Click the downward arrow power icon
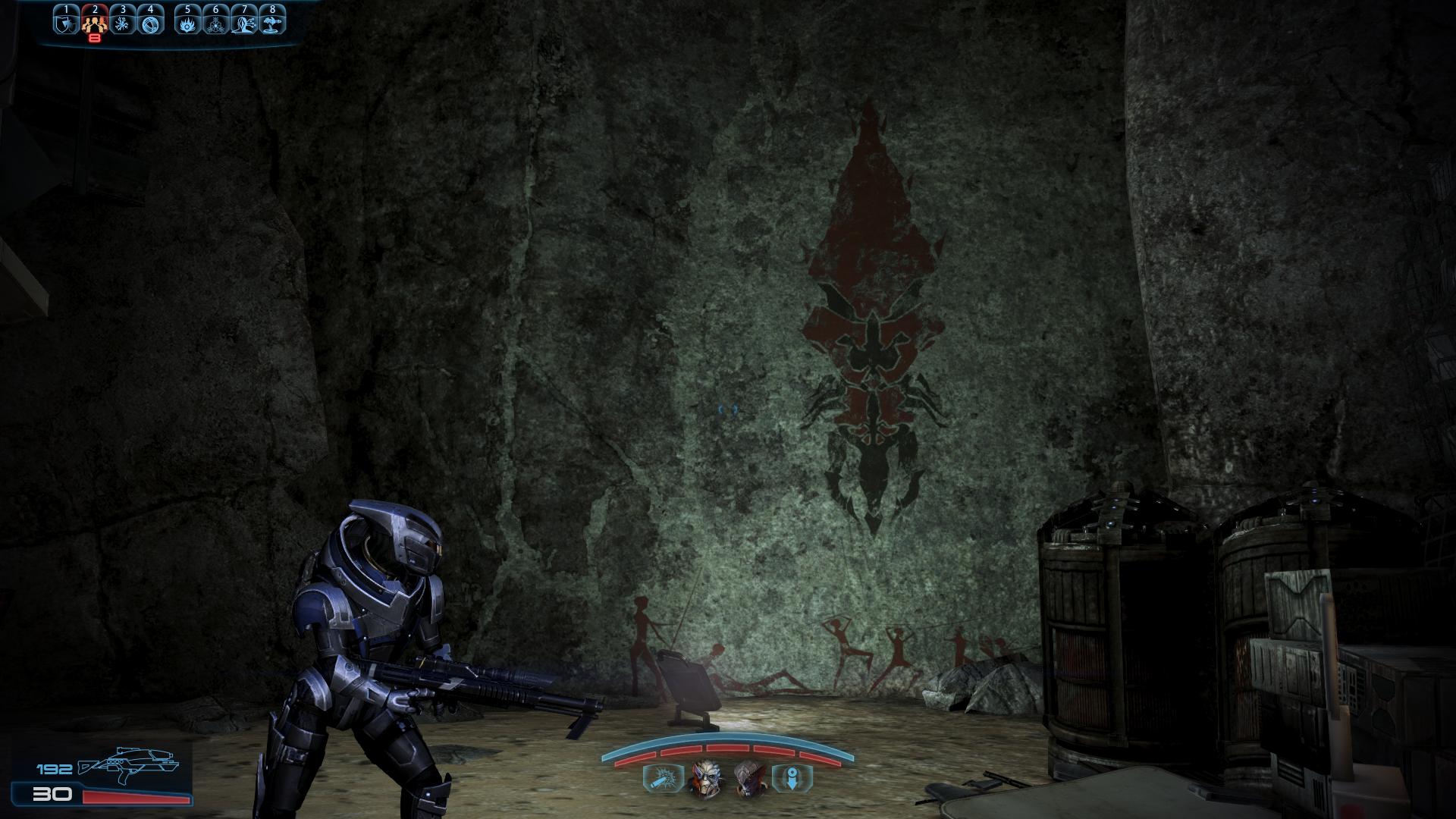Viewport: 1456px width, 819px height. click(x=792, y=779)
